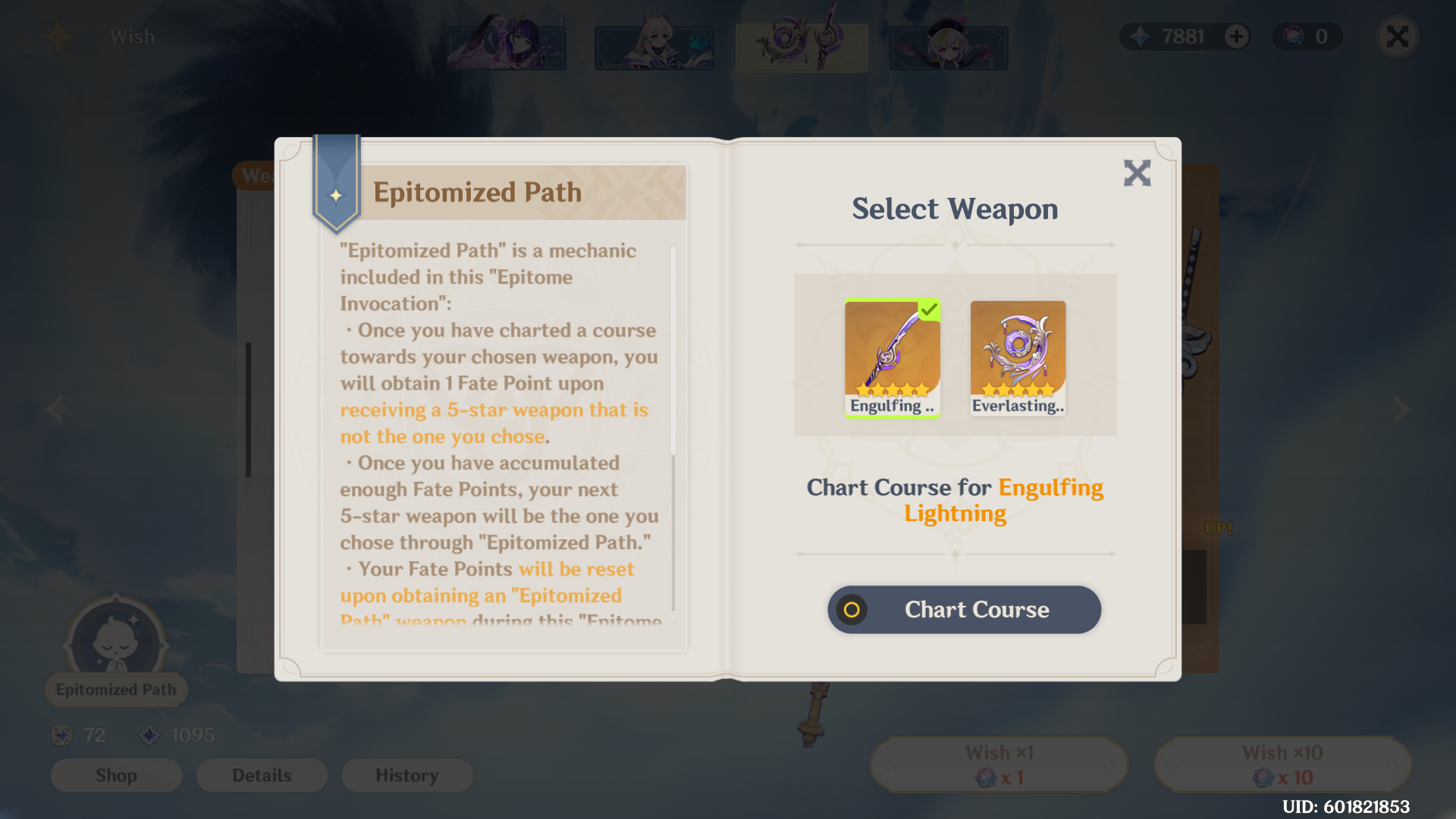Viewport: 1456px width, 819px height.
Task: Select the Raiden Shogun character banner thumbnail
Action: (x=507, y=46)
